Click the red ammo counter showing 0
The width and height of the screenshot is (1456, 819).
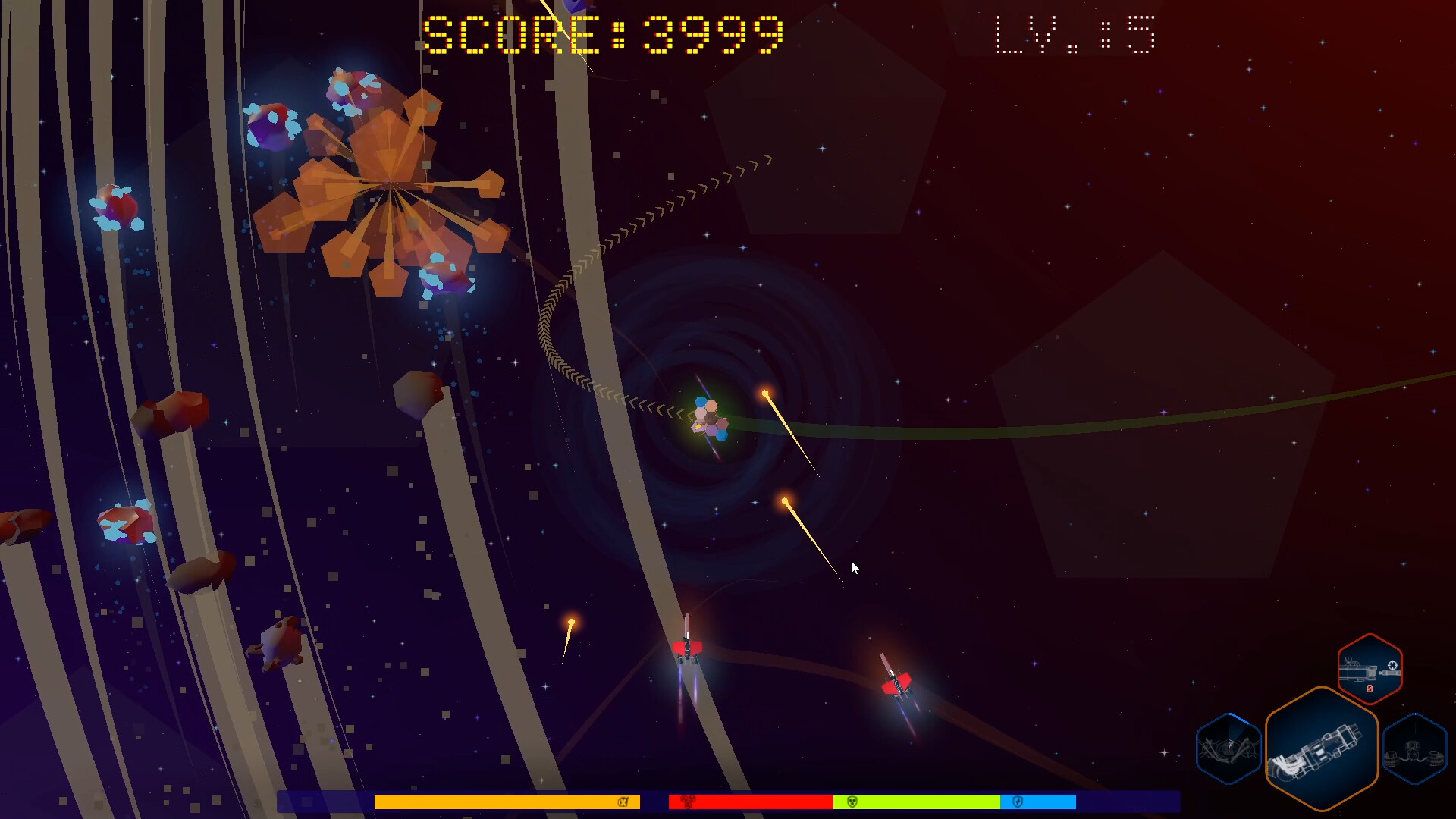tap(1369, 689)
